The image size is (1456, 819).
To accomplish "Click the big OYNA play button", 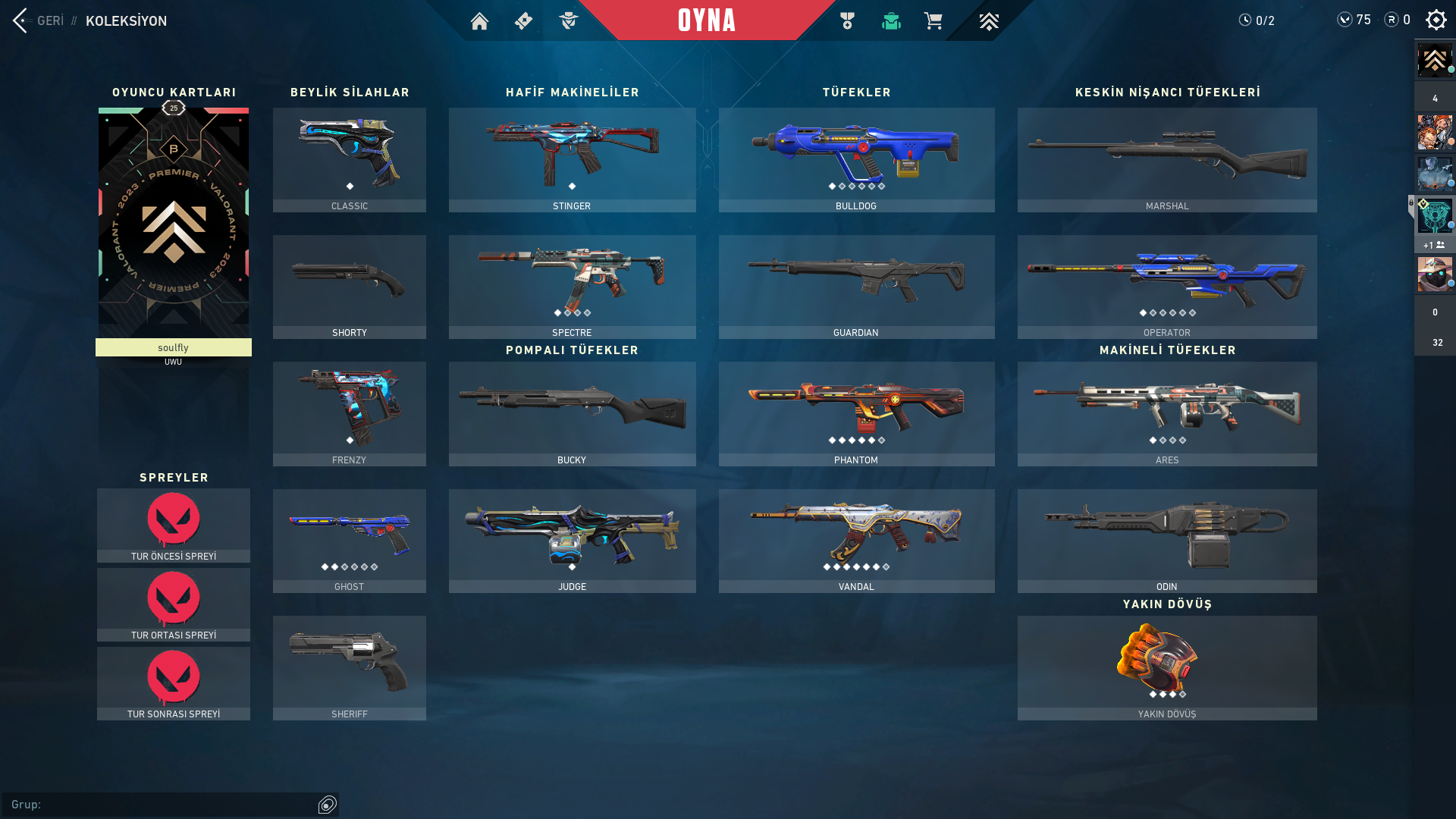I will tap(706, 20).
